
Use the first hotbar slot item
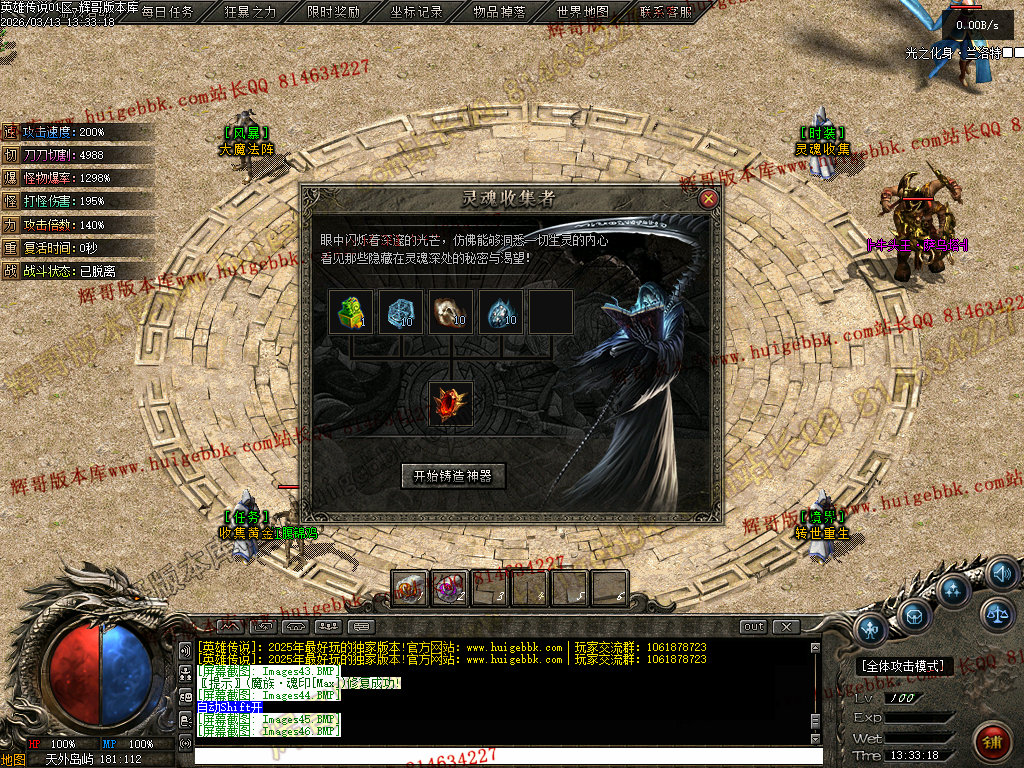pos(410,589)
